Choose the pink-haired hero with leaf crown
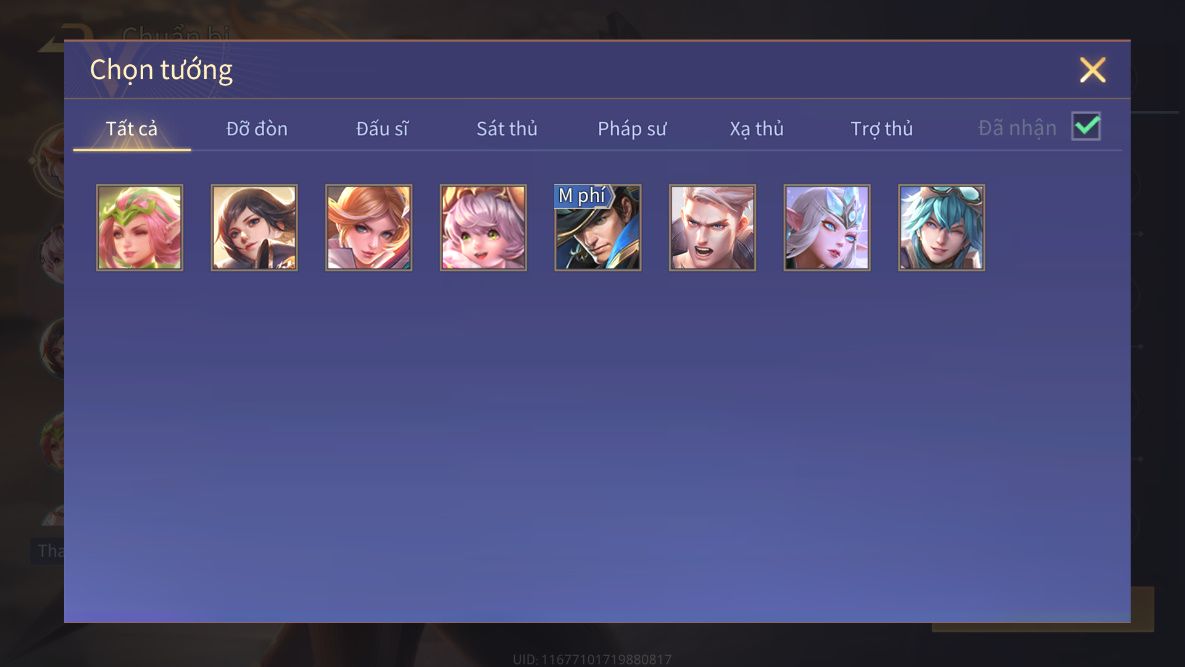The height and width of the screenshot is (667, 1185). click(x=140, y=228)
